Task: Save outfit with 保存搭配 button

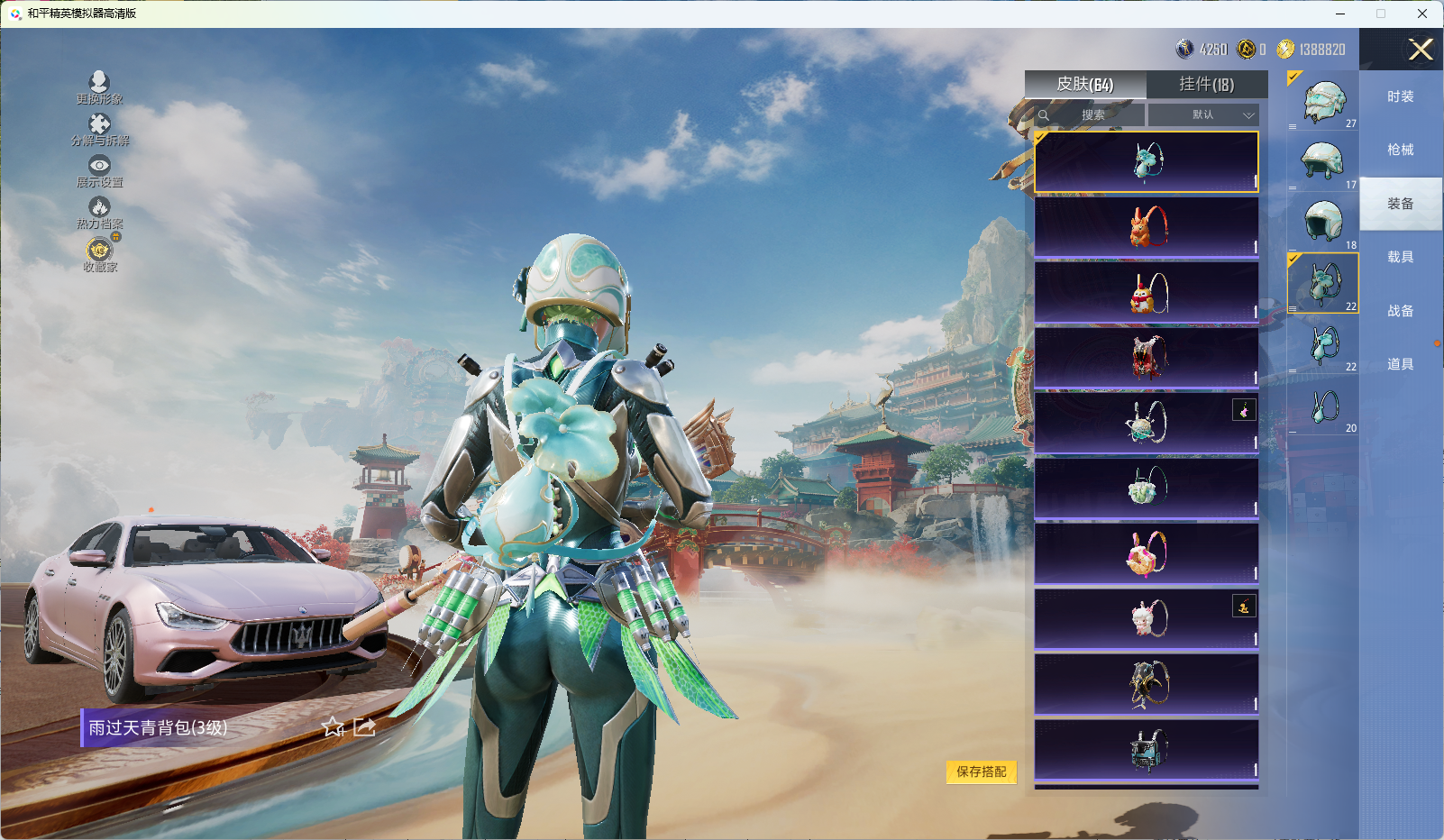Action: [981, 772]
